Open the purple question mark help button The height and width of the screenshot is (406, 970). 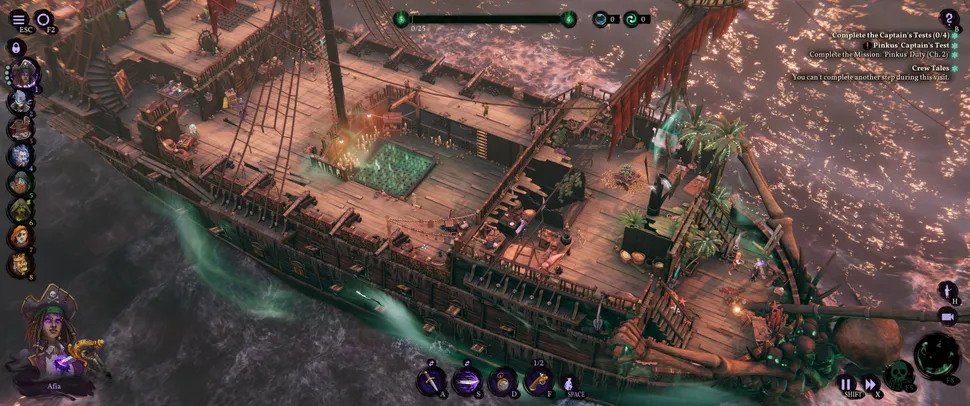[x=948, y=18]
